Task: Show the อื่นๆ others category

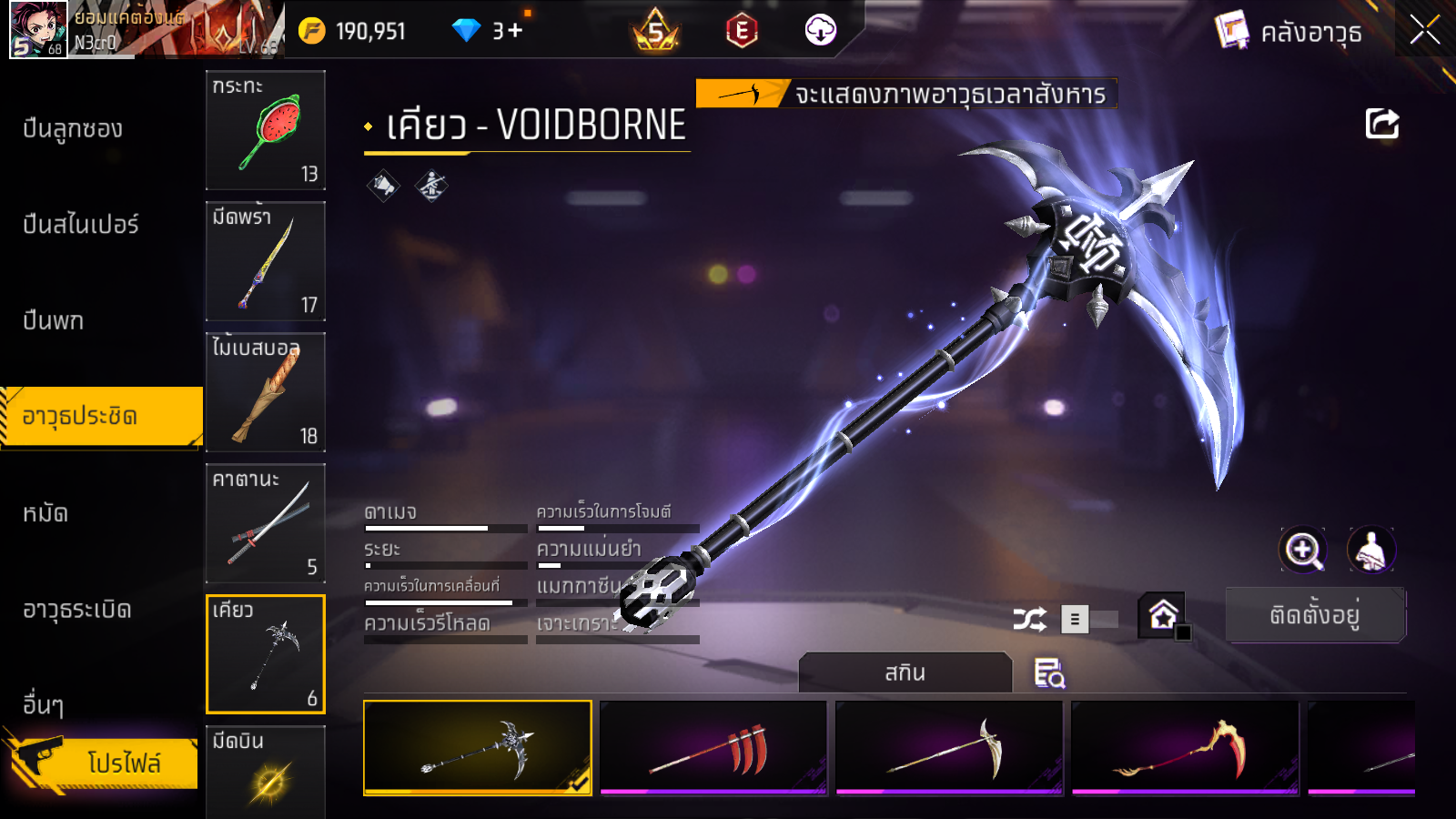Action: tap(43, 704)
